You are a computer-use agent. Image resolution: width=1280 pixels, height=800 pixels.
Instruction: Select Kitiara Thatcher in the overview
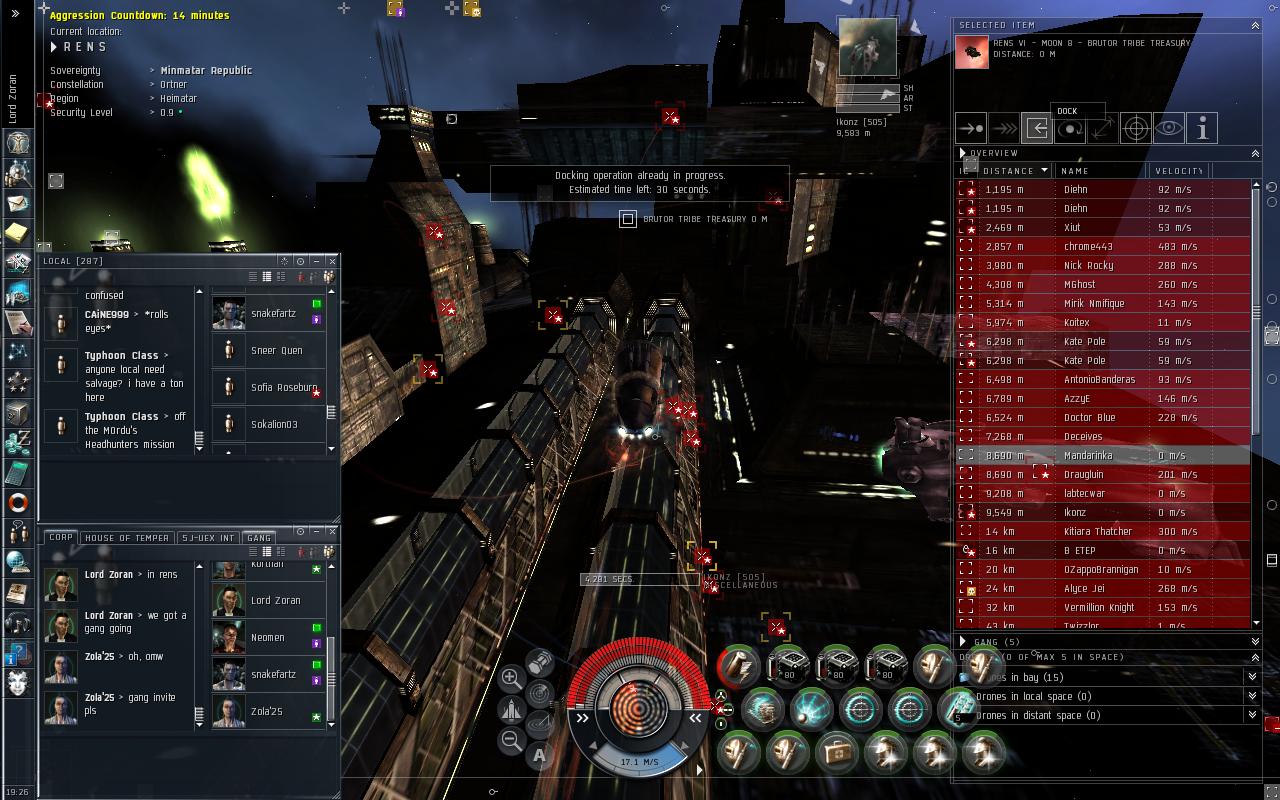point(1097,532)
